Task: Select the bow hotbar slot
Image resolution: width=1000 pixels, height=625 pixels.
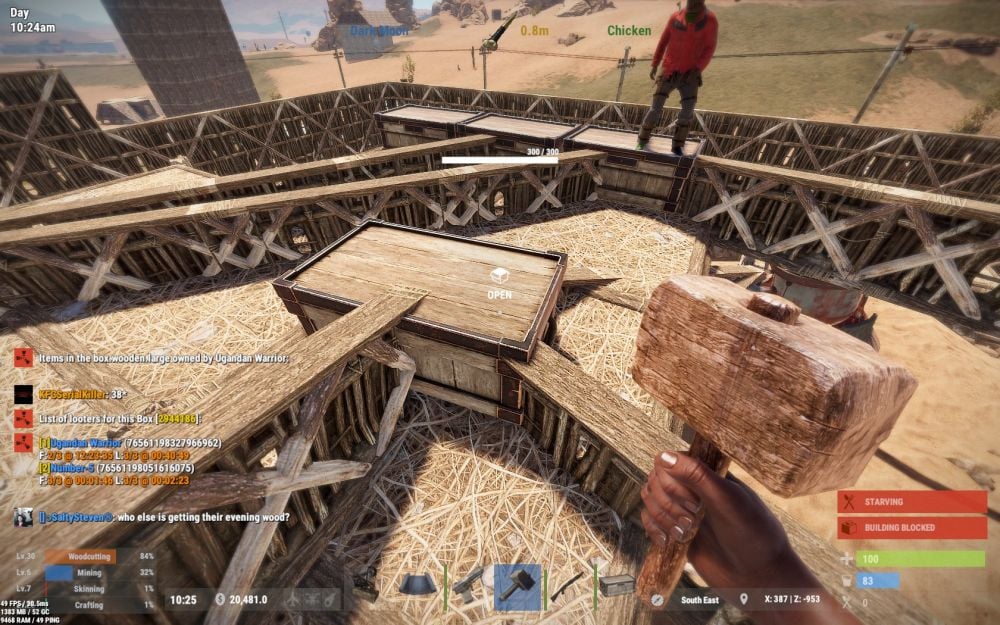Action: coord(566,587)
